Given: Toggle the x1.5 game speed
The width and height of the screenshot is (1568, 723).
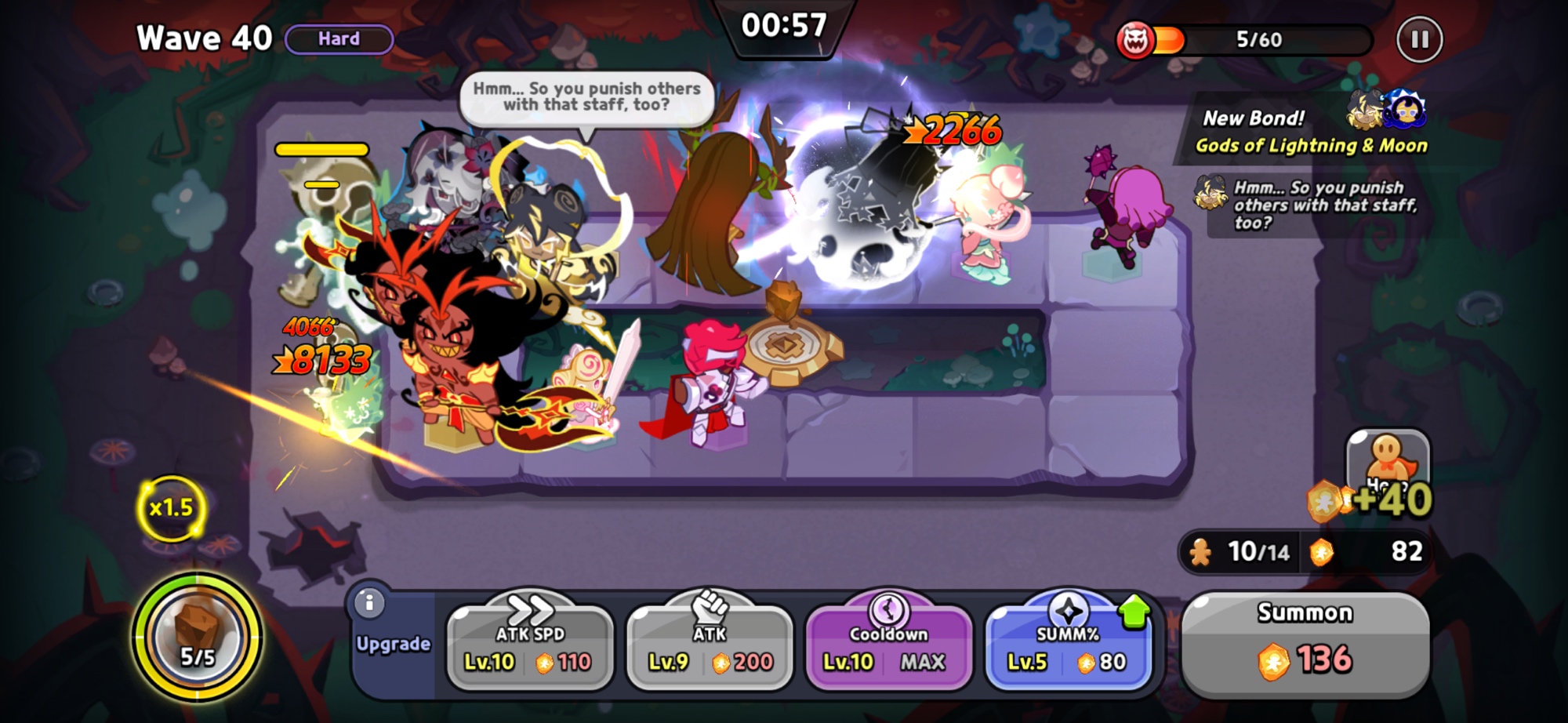Looking at the screenshot, I should point(171,508).
